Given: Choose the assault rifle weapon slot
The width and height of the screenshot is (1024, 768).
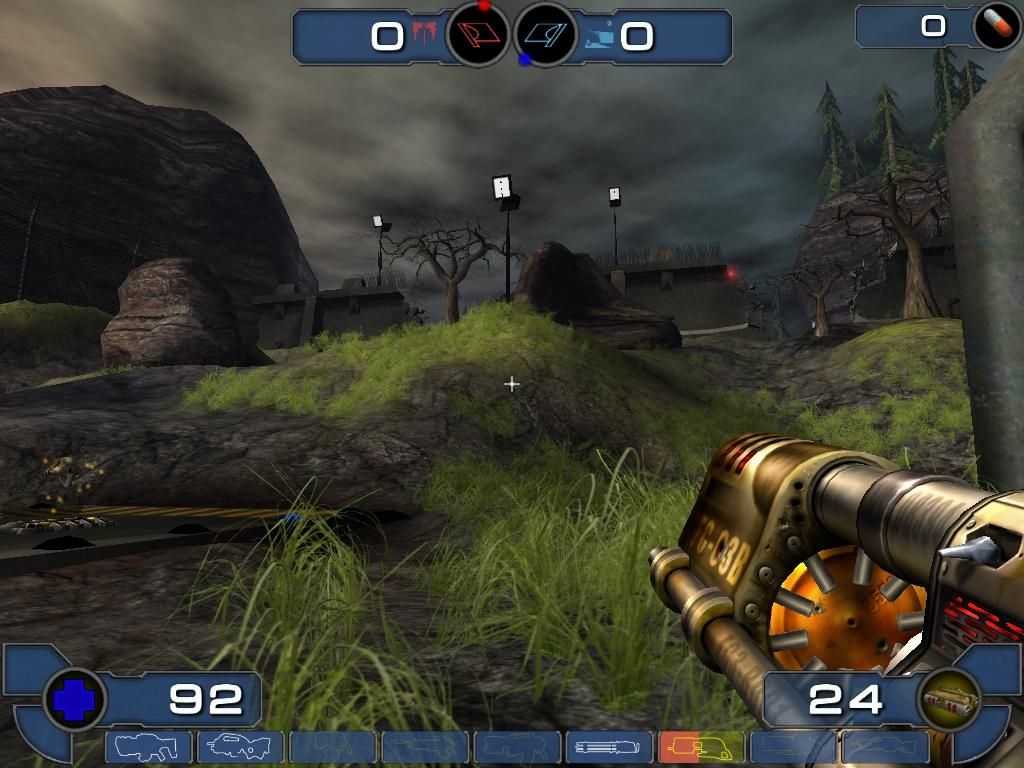Looking at the screenshot, I should (x=240, y=748).
